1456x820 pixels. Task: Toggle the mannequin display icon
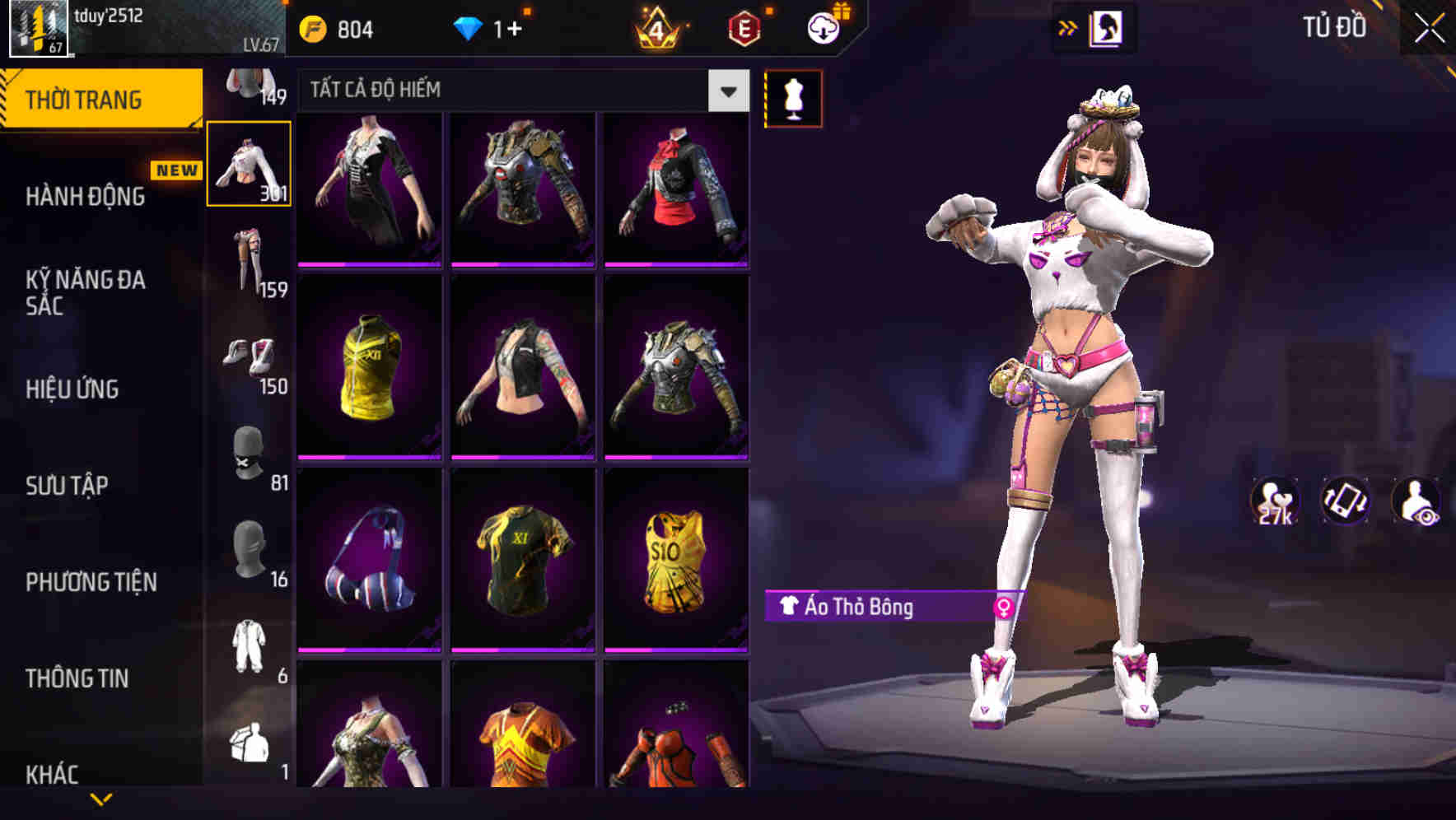pos(793,97)
